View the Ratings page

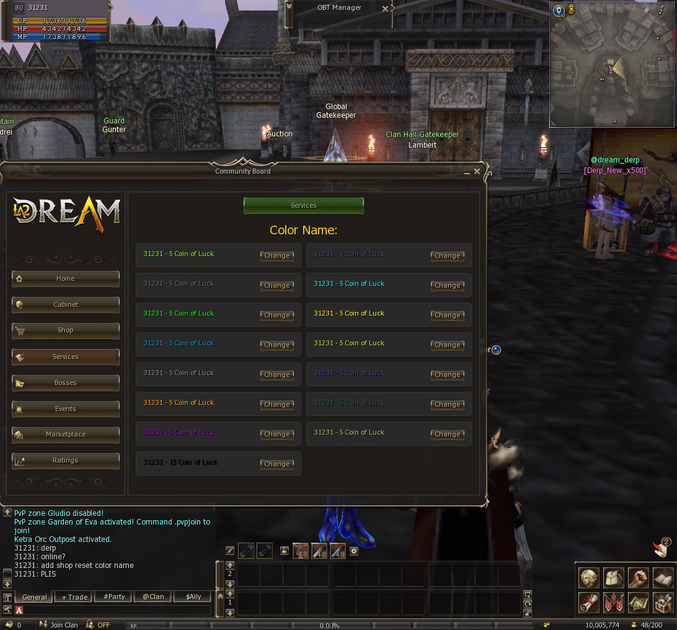coord(65,461)
